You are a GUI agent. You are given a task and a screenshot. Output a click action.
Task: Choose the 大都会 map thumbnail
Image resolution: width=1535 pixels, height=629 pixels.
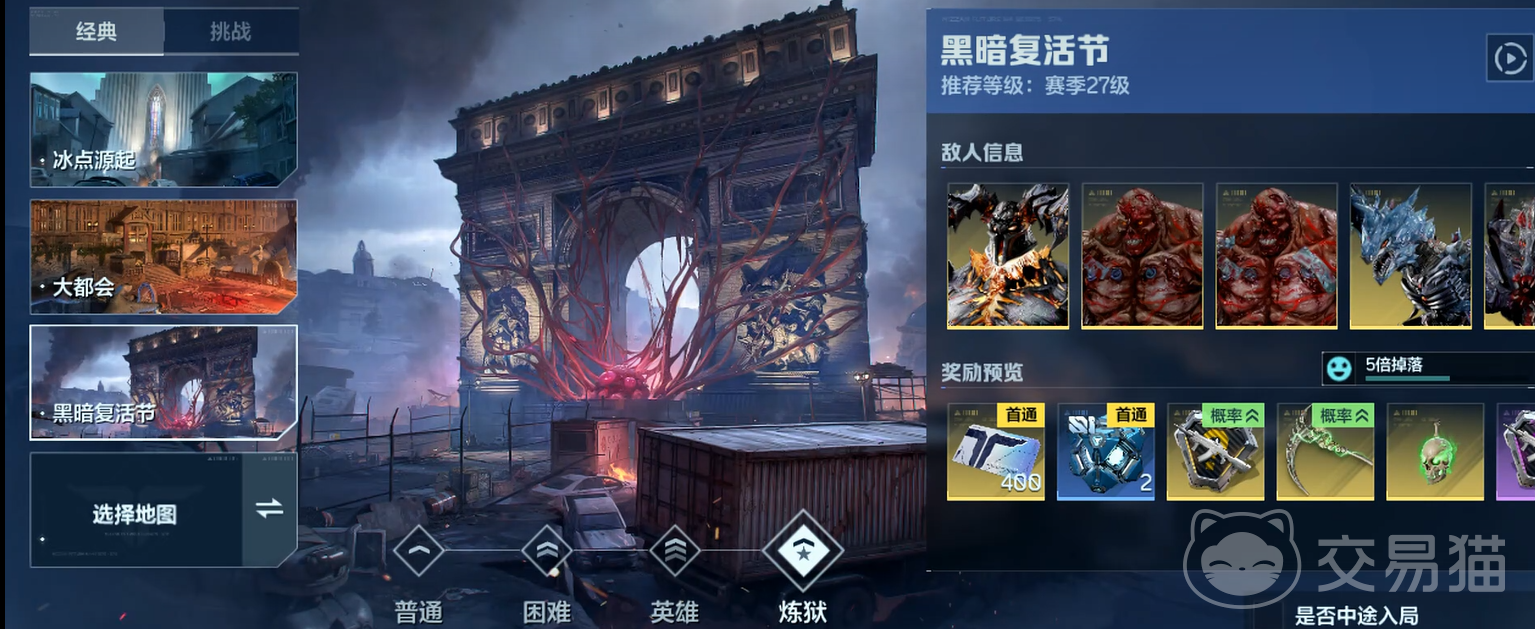[163, 257]
